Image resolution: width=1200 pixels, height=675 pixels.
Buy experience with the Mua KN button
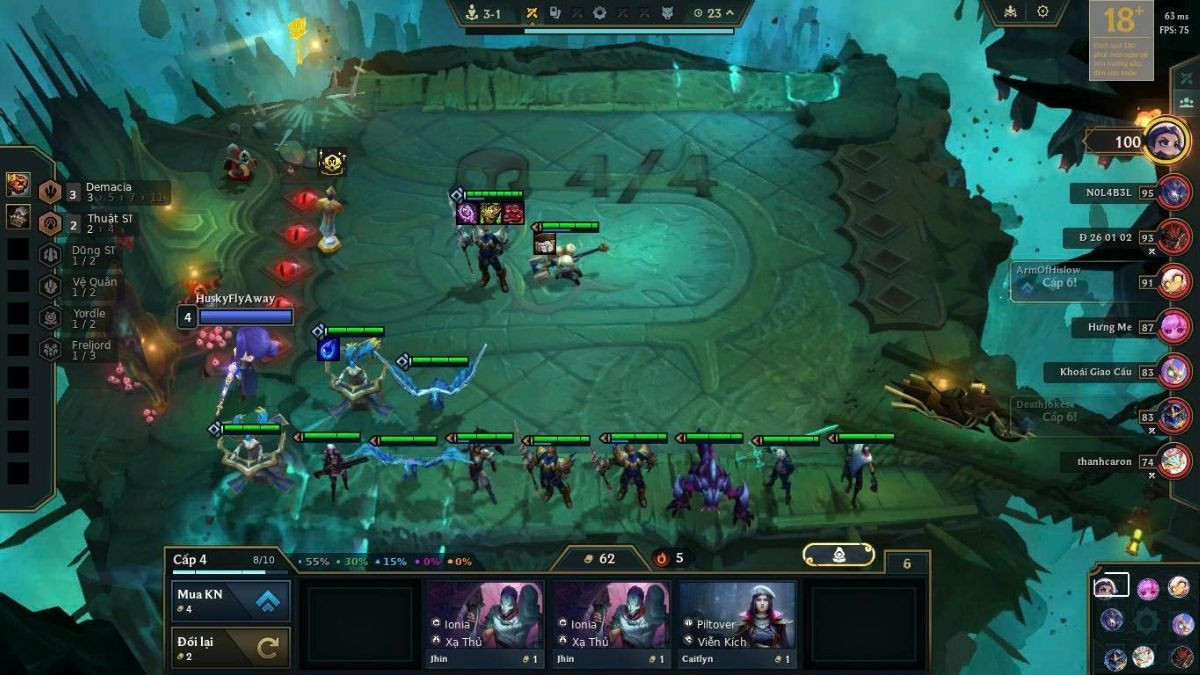(231, 601)
